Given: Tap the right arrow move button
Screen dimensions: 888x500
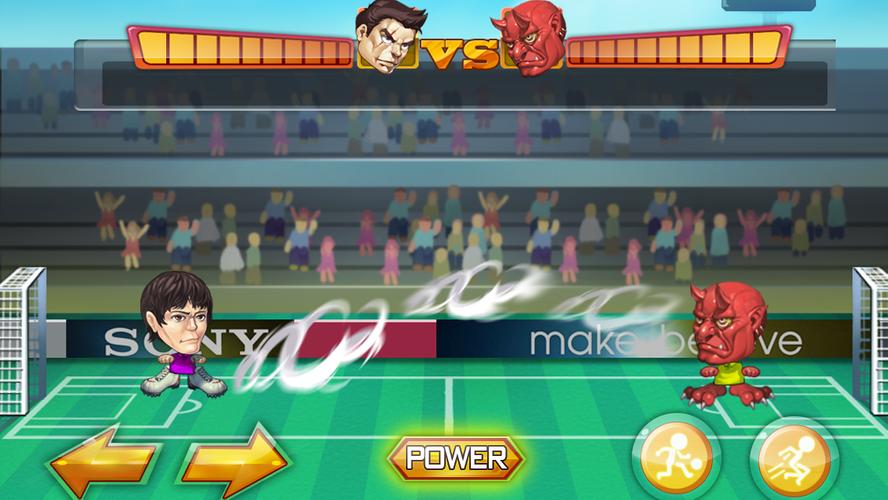Looking at the screenshot, I should (x=233, y=461).
